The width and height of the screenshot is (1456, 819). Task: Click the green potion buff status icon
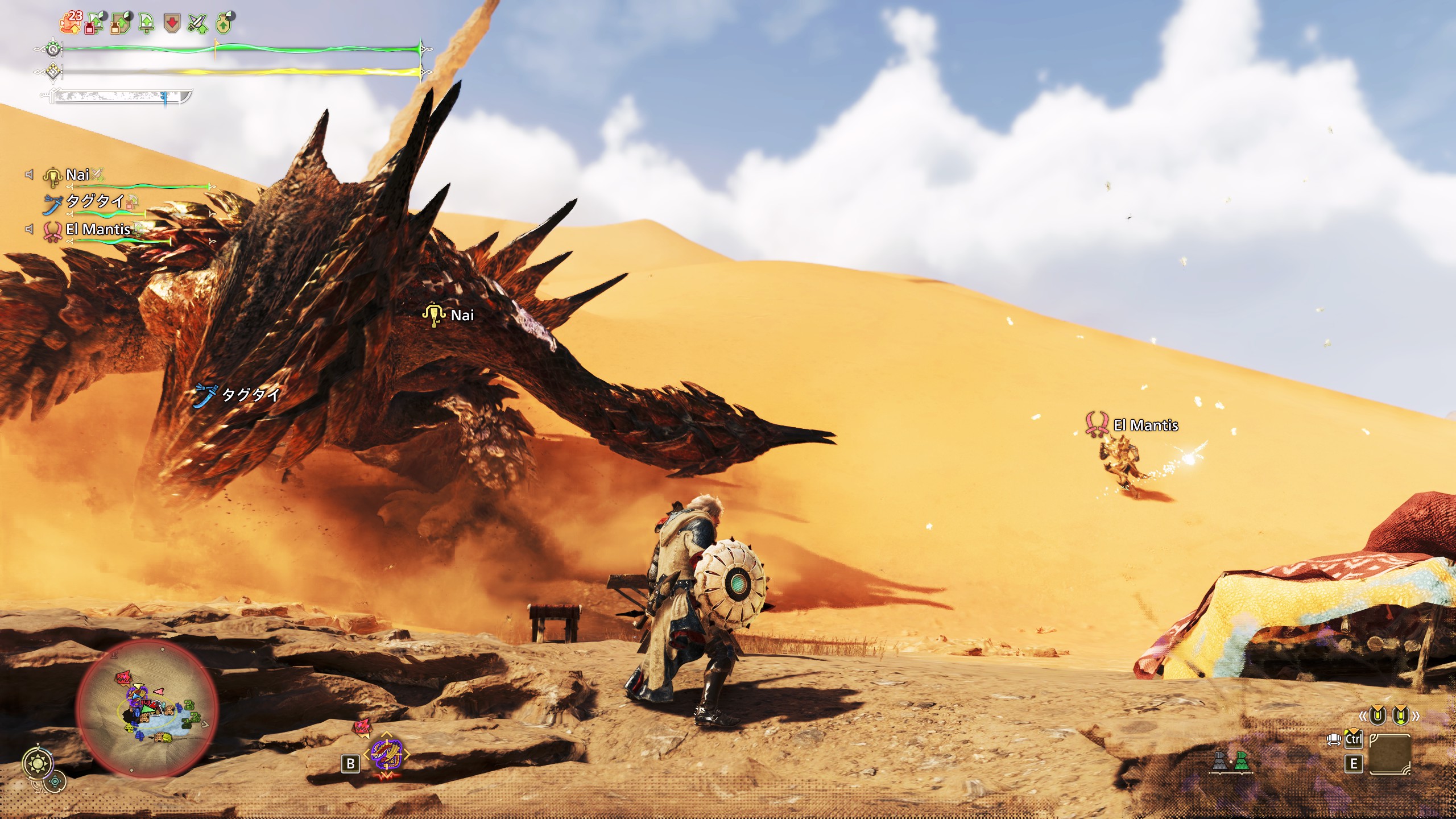point(224,23)
